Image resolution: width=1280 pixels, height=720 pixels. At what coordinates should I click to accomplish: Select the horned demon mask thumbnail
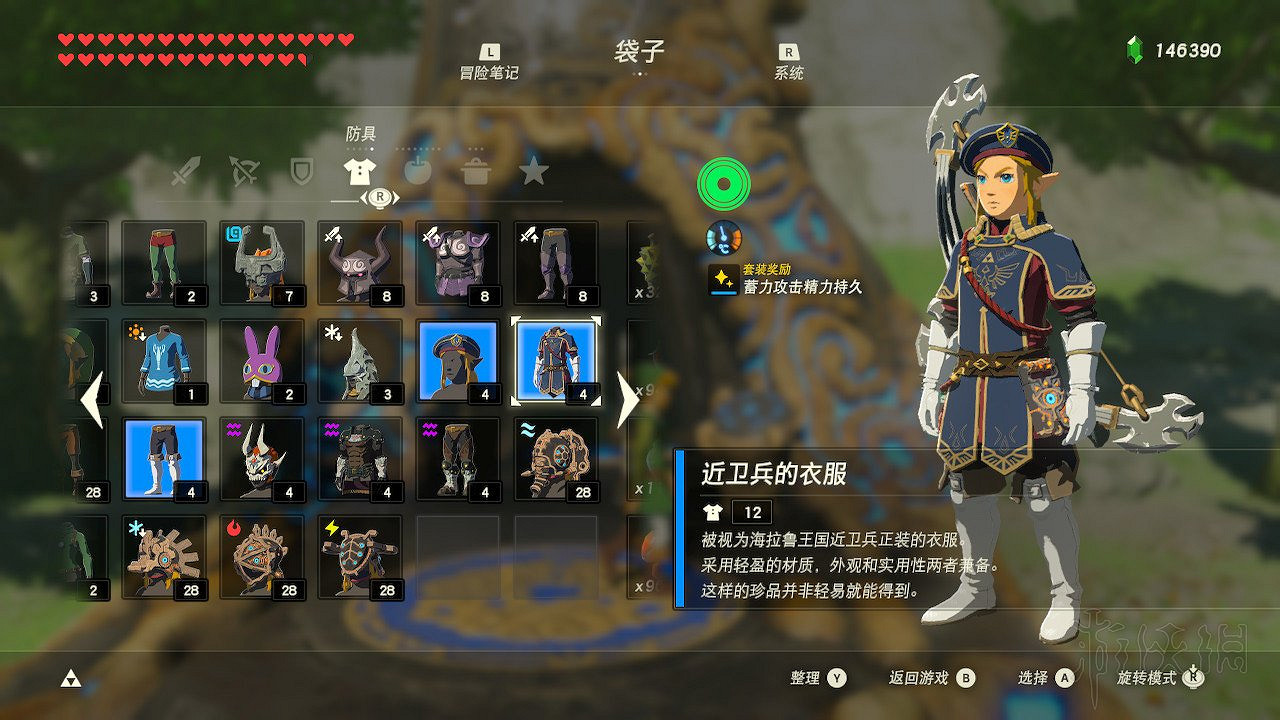tap(261, 458)
